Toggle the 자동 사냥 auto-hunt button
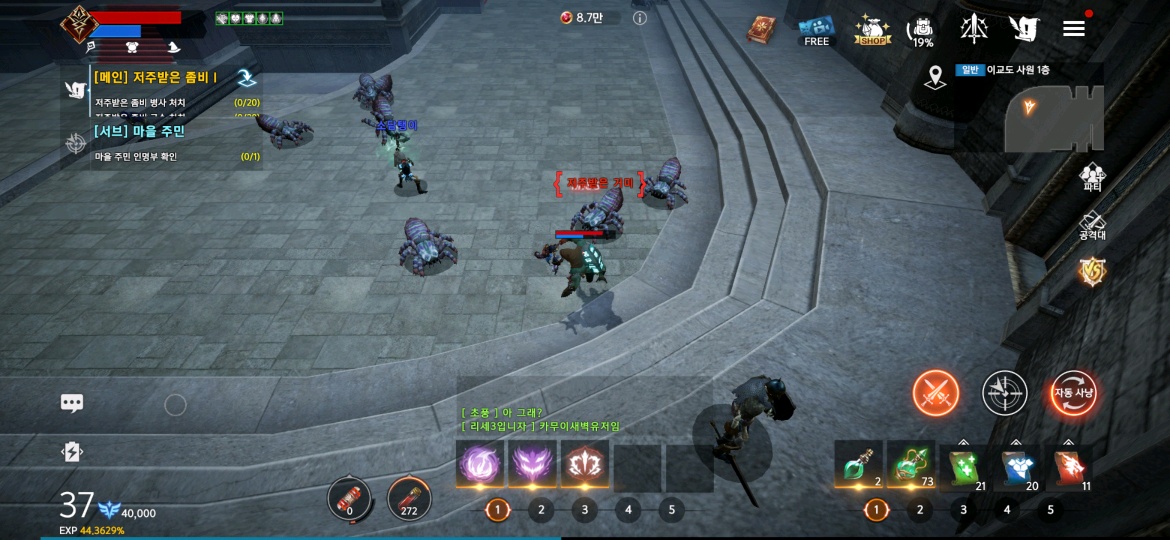 tap(1073, 393)
